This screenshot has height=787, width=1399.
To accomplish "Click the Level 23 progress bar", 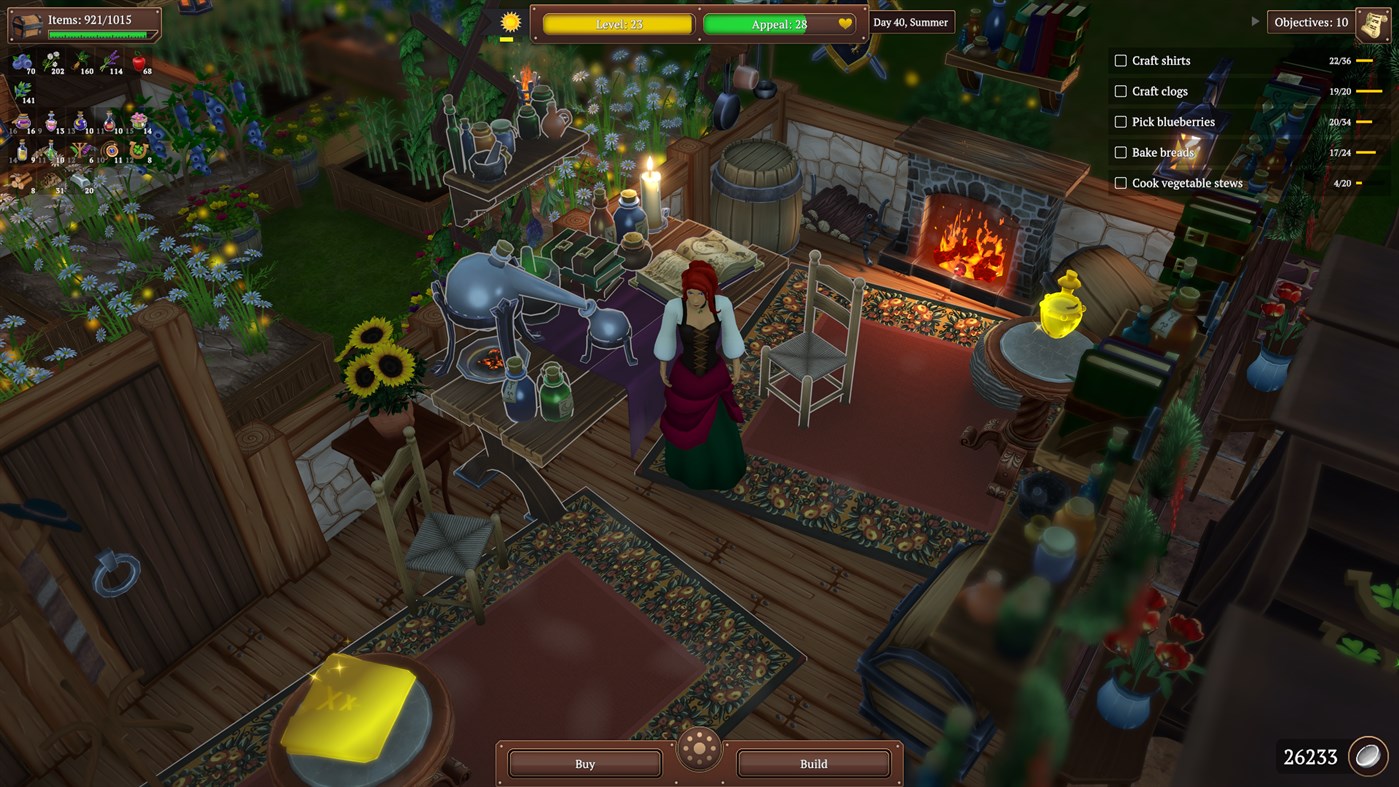I will 617,23.
